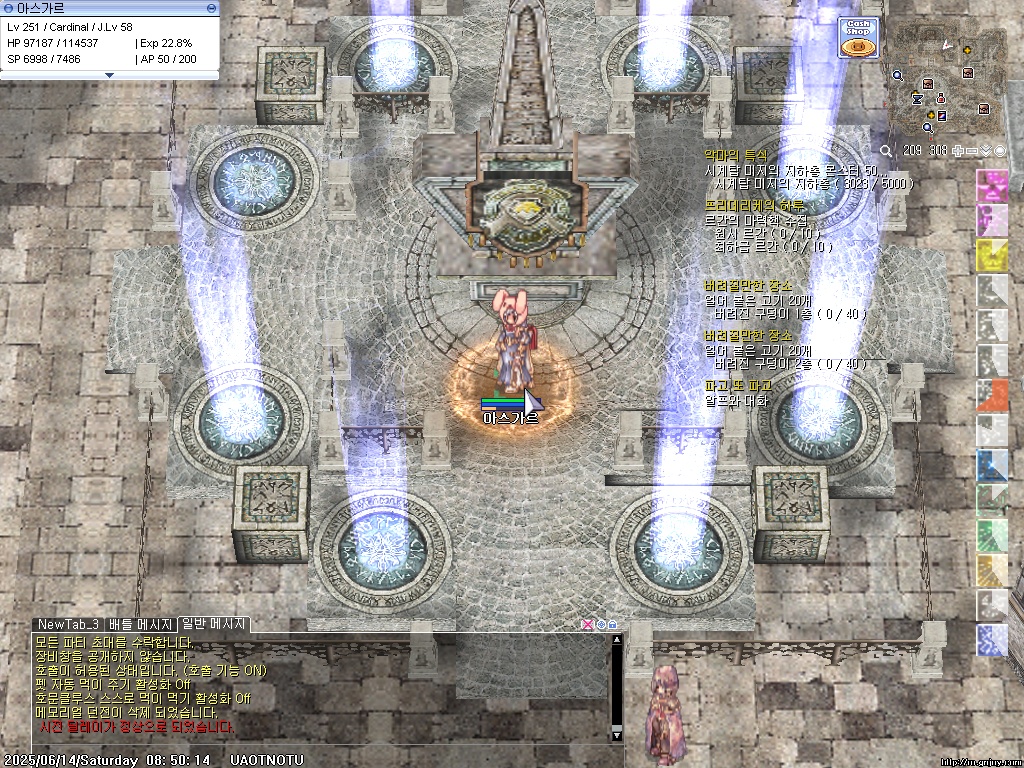Select the orange buff icon in status column

click(991, 395)
